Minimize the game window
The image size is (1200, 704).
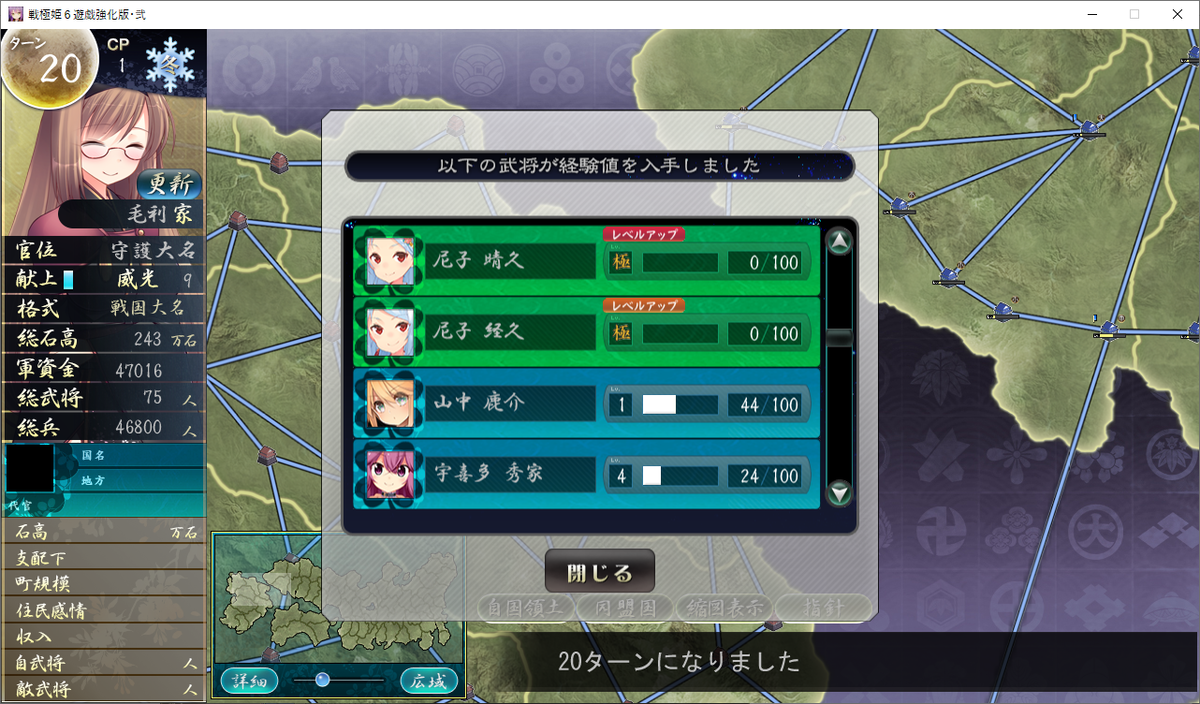(1087, 14)
